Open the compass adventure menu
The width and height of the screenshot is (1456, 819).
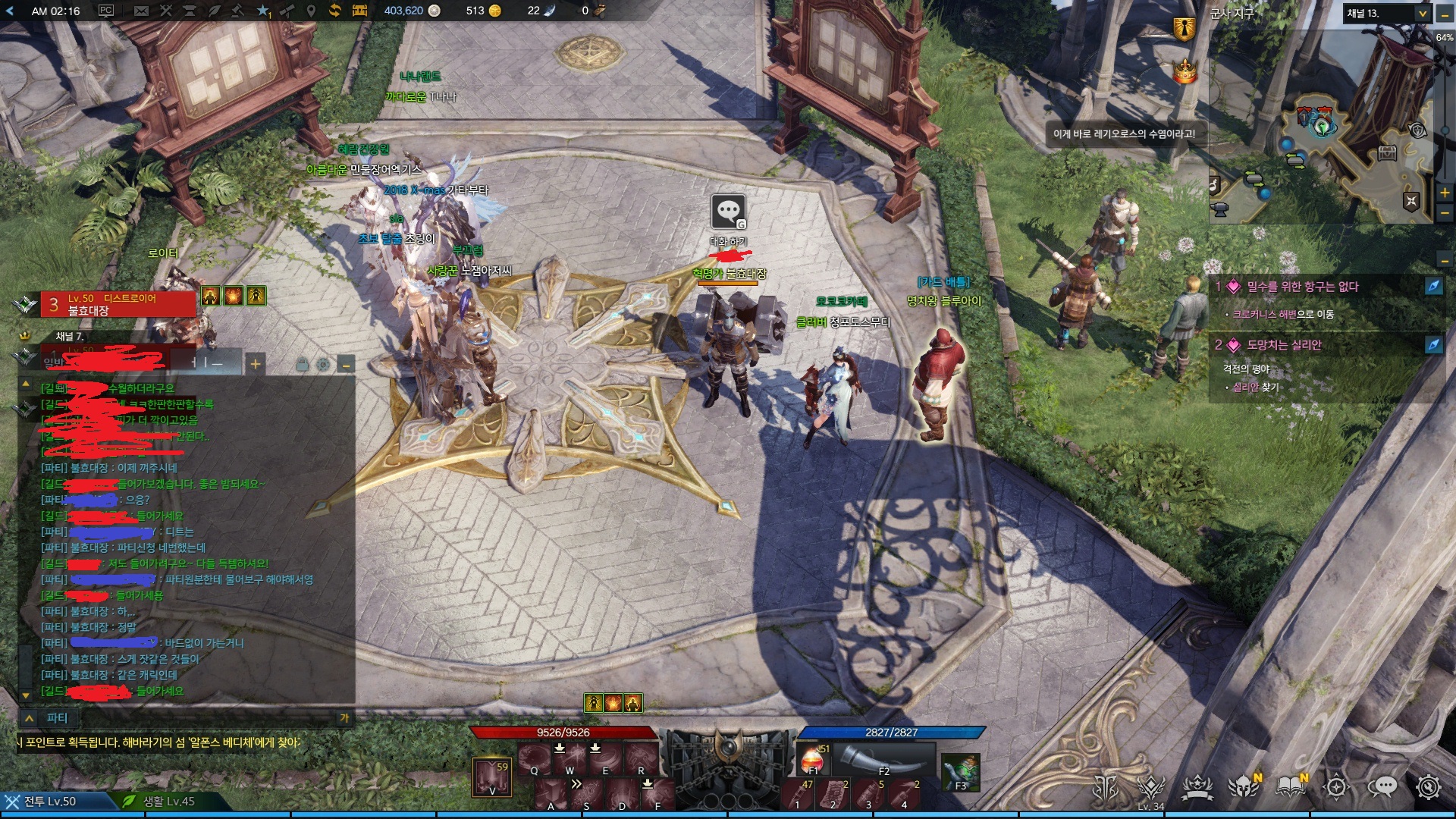point(1336,787)
